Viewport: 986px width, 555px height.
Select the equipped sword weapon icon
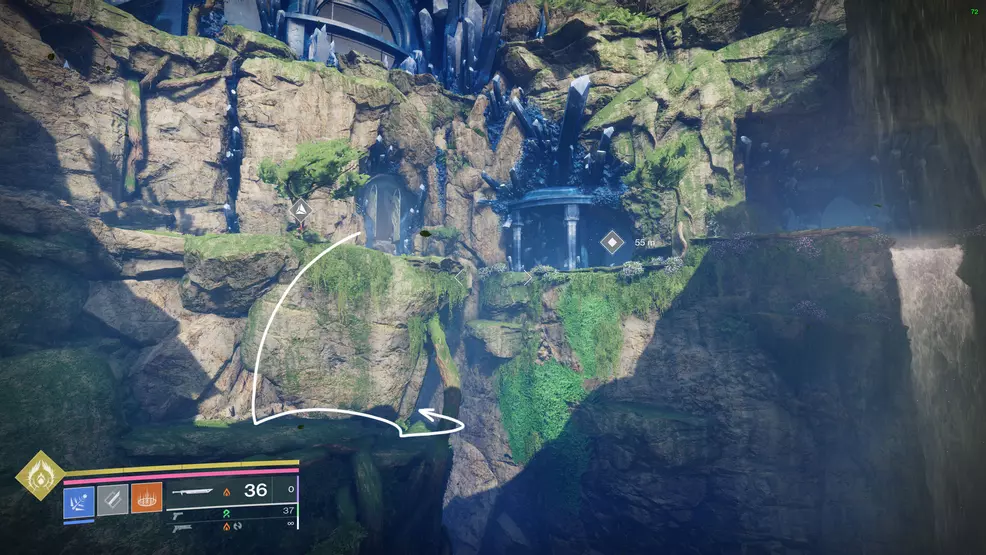(194, 490)
